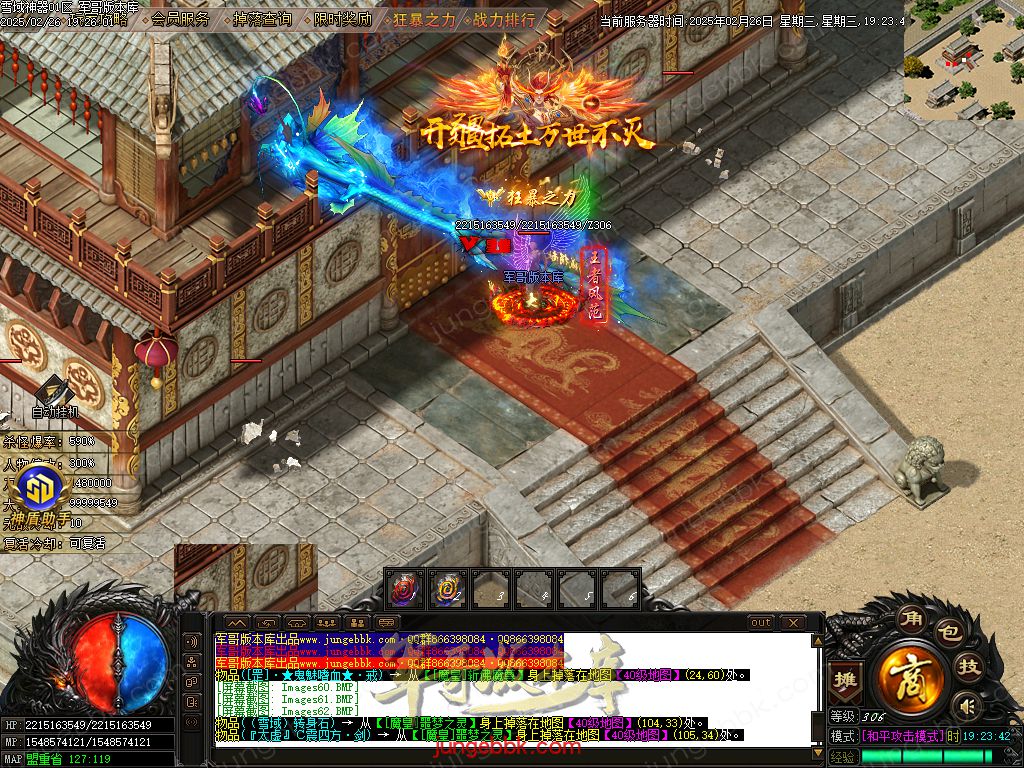The height and width of the screenshot is (768, 1024).
Task: Toggle sound with the speaker button
Action: tap(966, 708)
